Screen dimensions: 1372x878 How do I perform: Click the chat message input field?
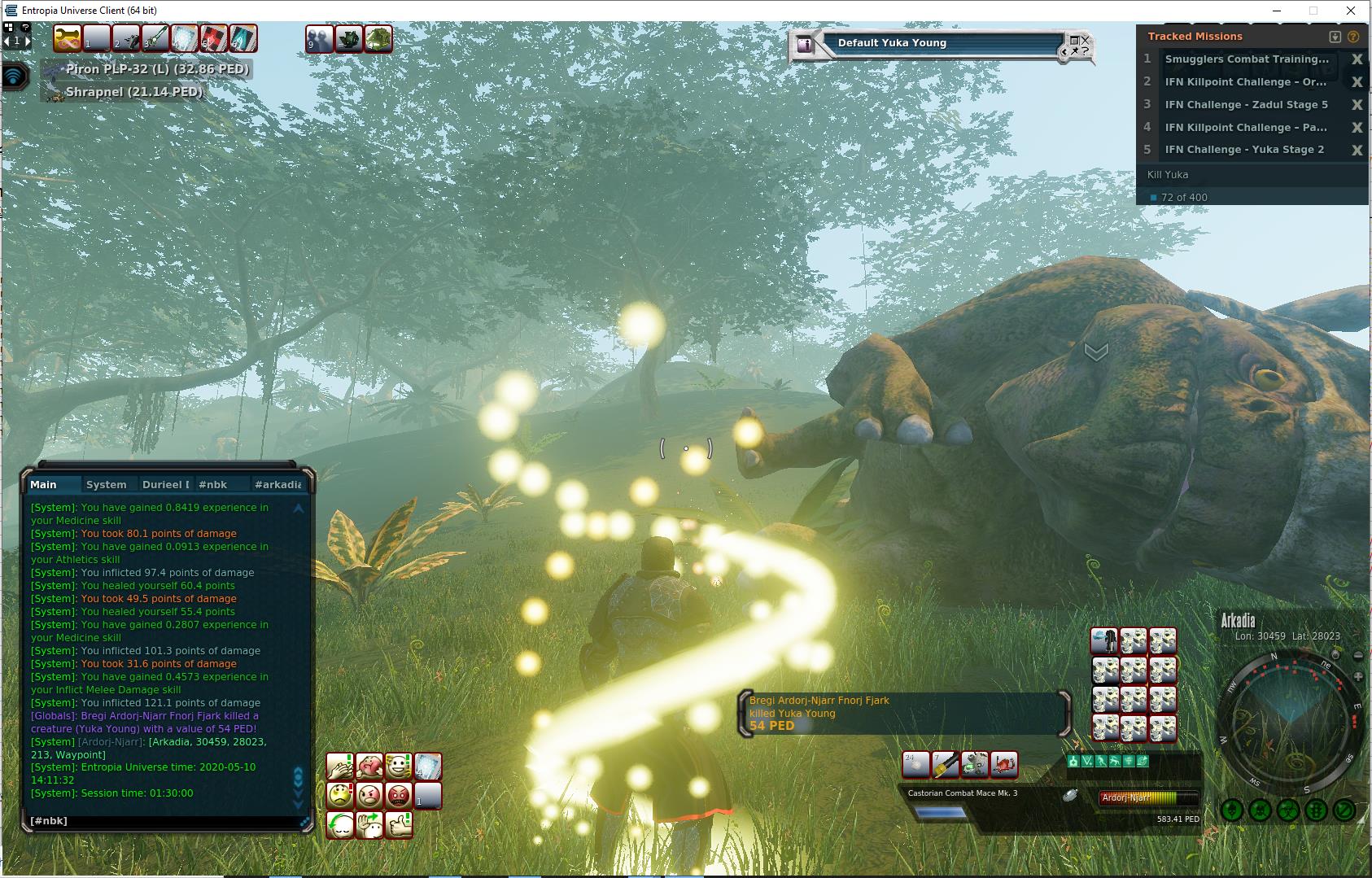[x=163, y=821]
